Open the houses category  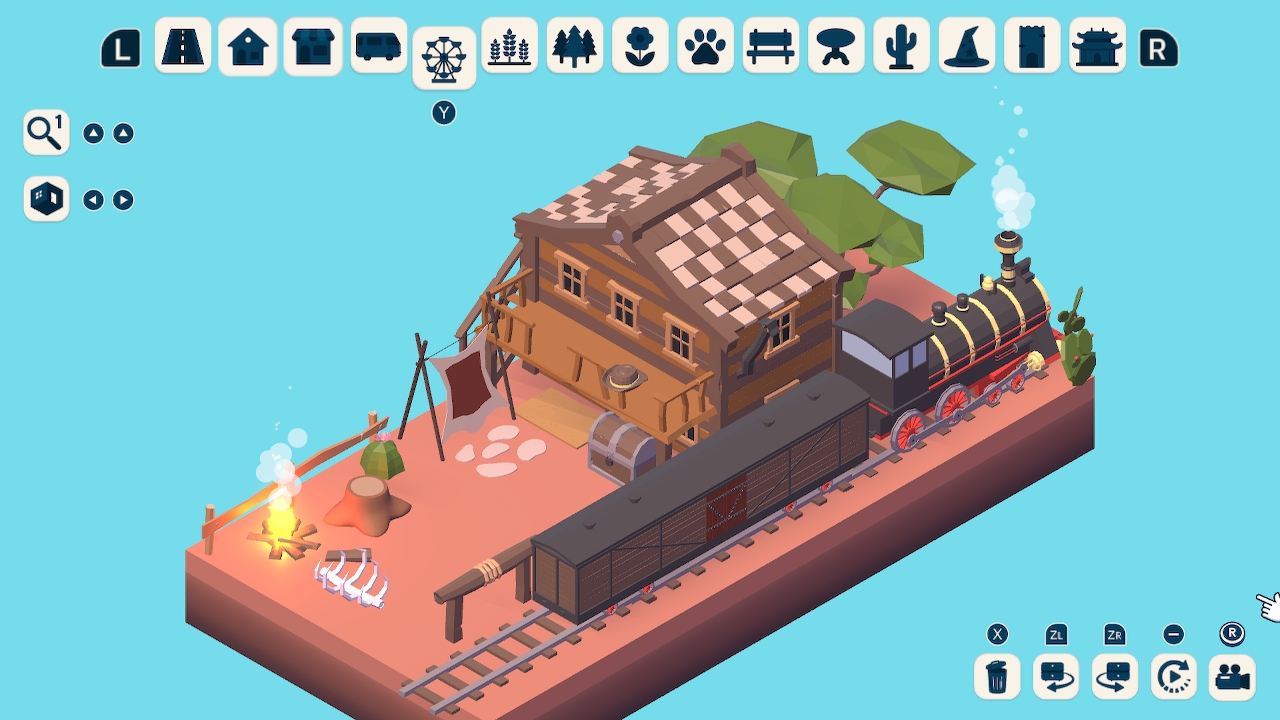247,45
